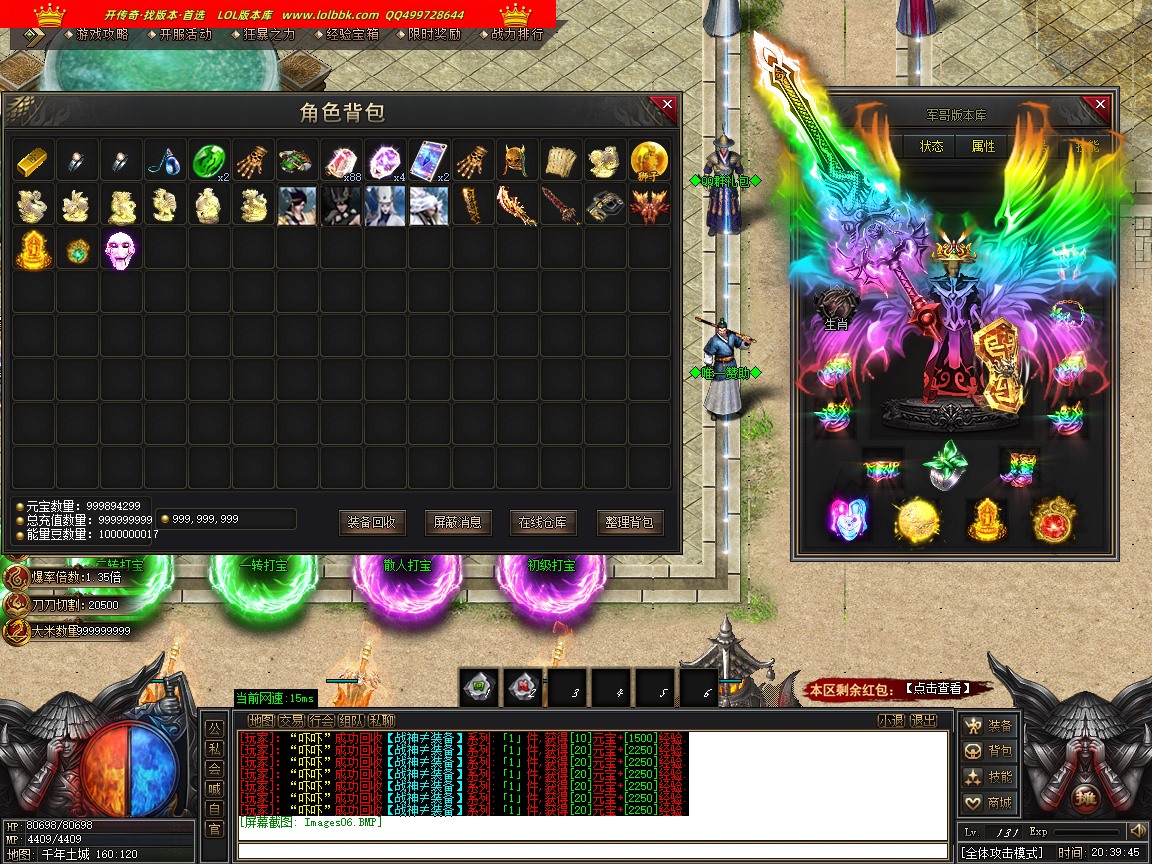Select the white skull mask item
Screen dimensions: 1152x864
click(x=122, y=249)
